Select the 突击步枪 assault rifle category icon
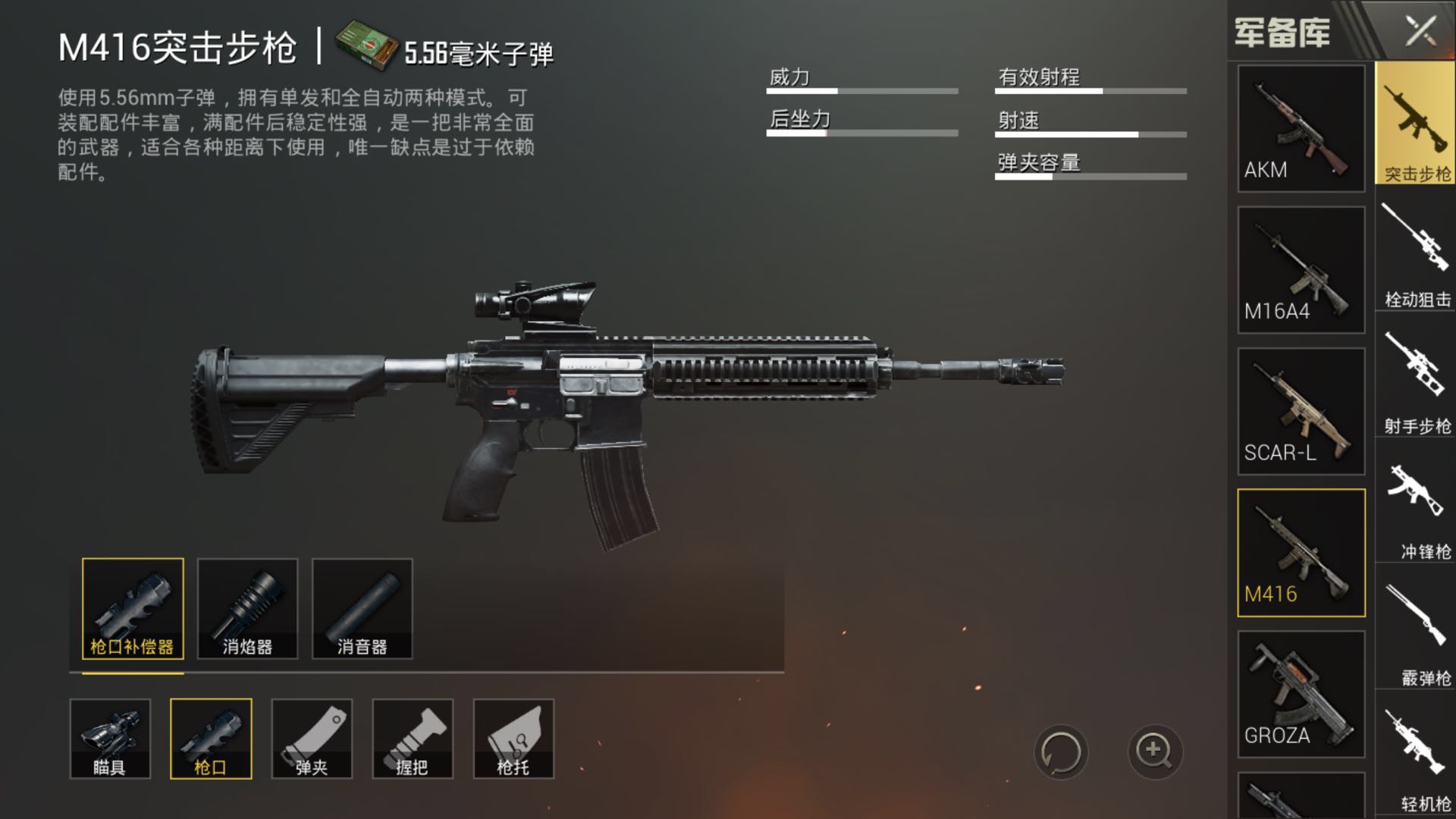Image resolution: width=1456 pixels, height=819 pixels. (x=1414, y=125)
